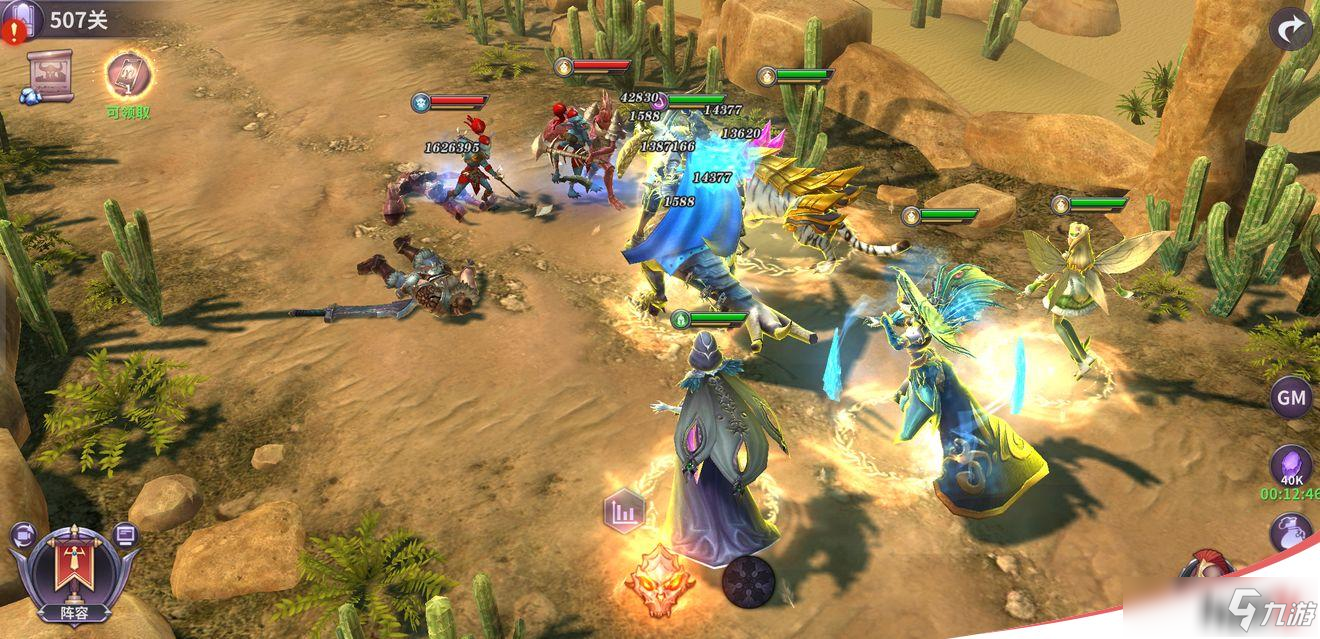
Task: Collect the purple crystal 40K reward
Action: tap(1291, 466)
